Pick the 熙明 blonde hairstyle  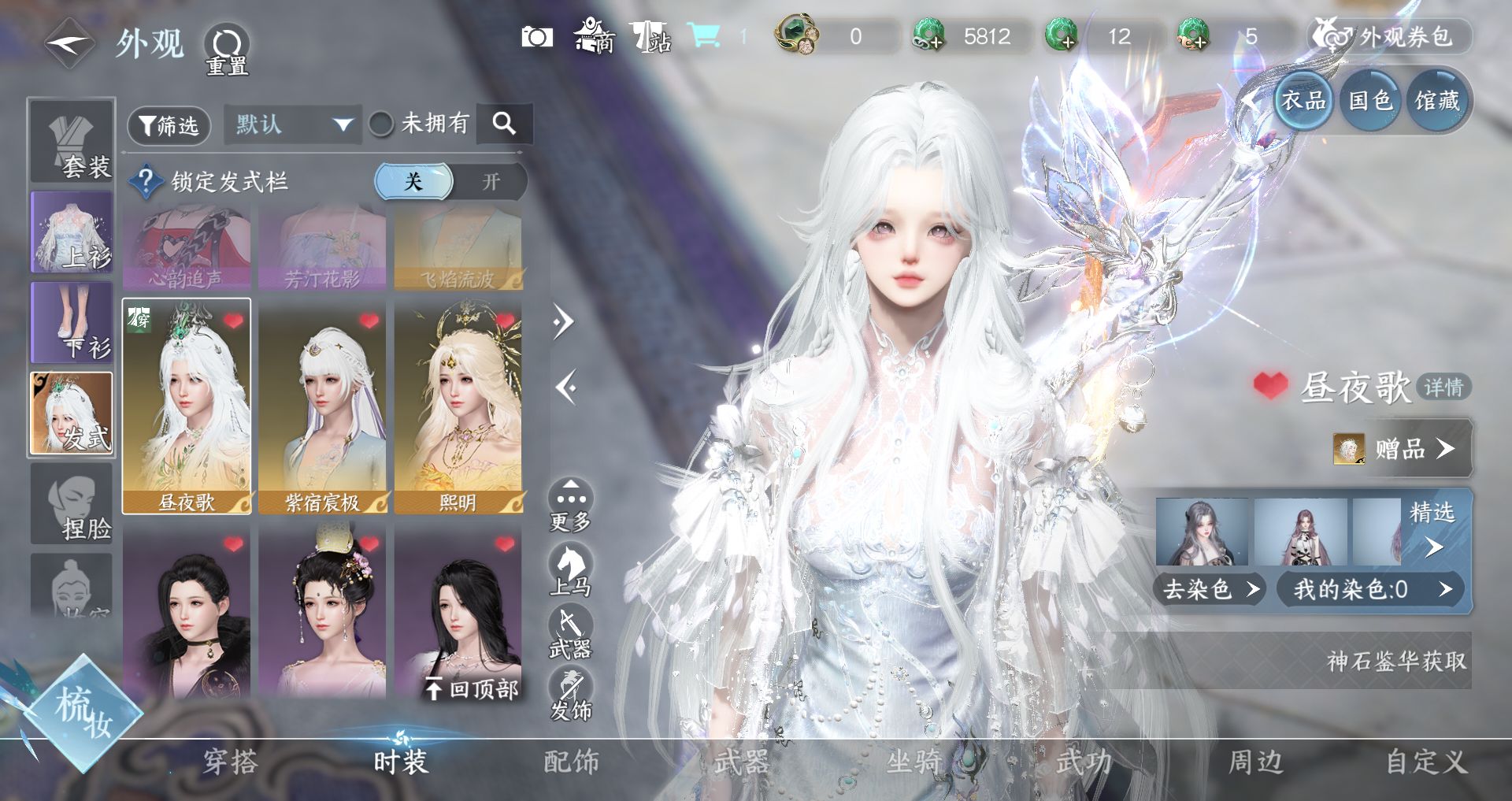click(x=458, y=406)
